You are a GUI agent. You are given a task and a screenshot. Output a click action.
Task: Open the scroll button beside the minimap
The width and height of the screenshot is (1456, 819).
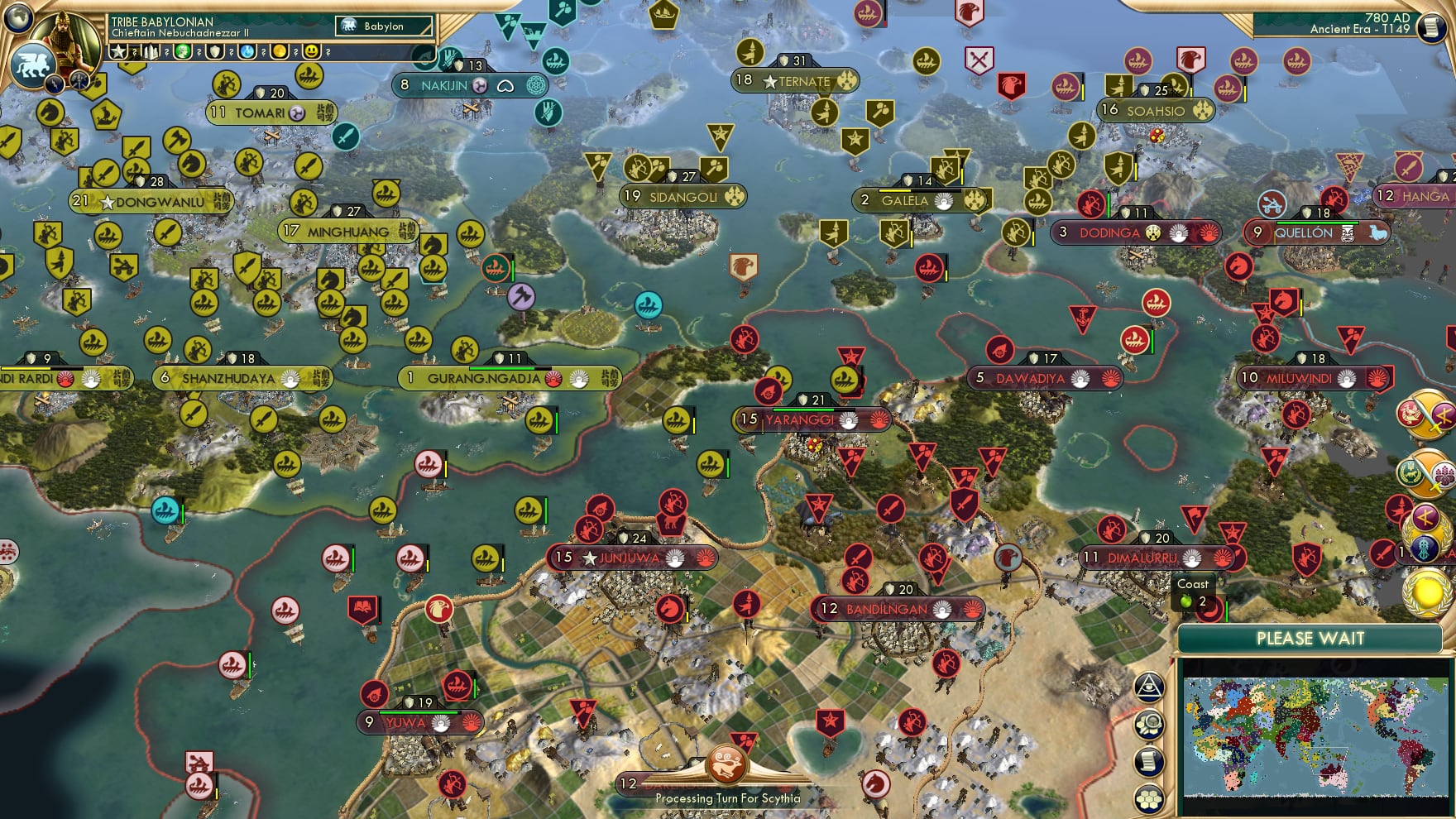click(1149, 762)
